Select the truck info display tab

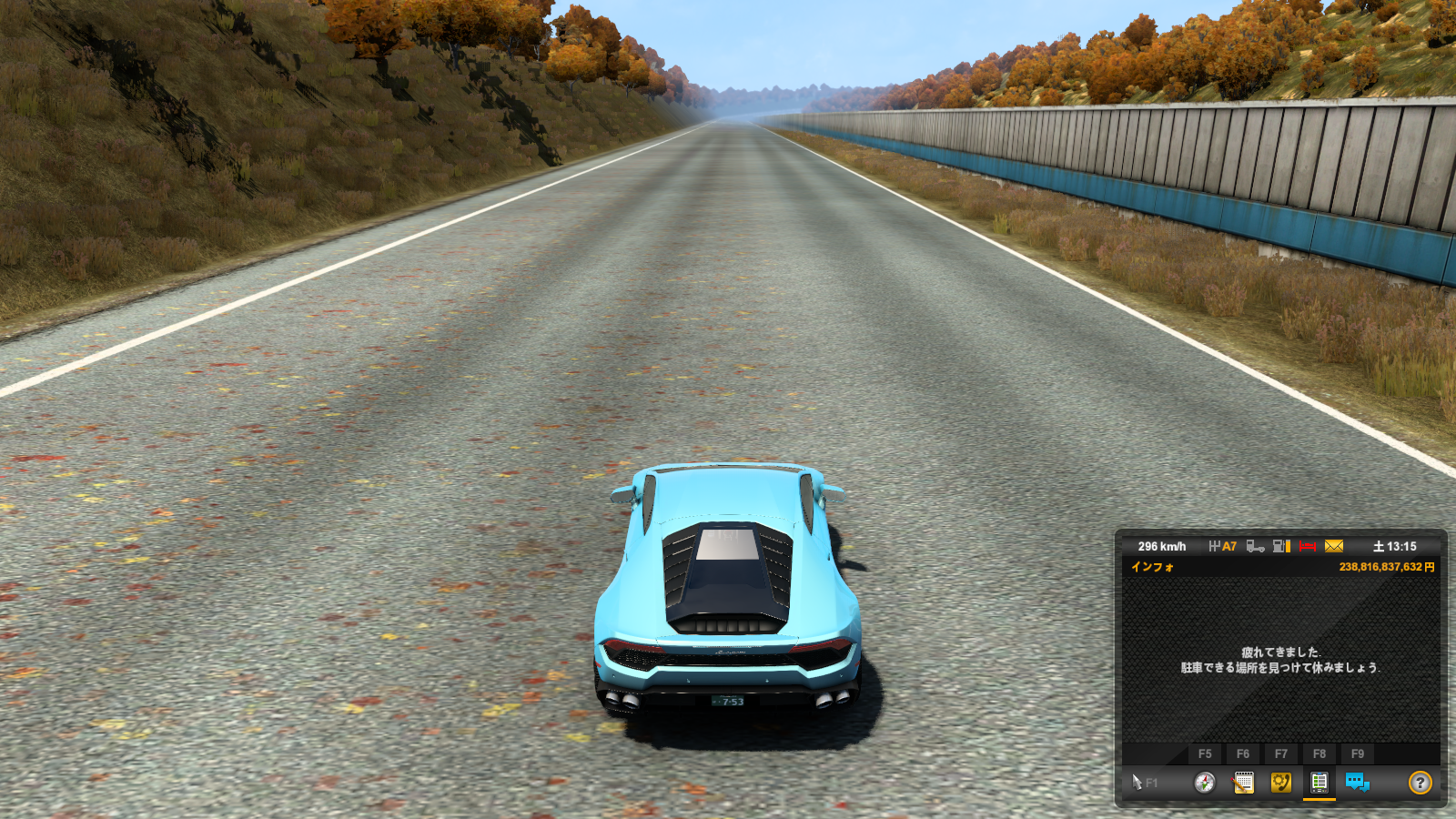pos(1319,783)
